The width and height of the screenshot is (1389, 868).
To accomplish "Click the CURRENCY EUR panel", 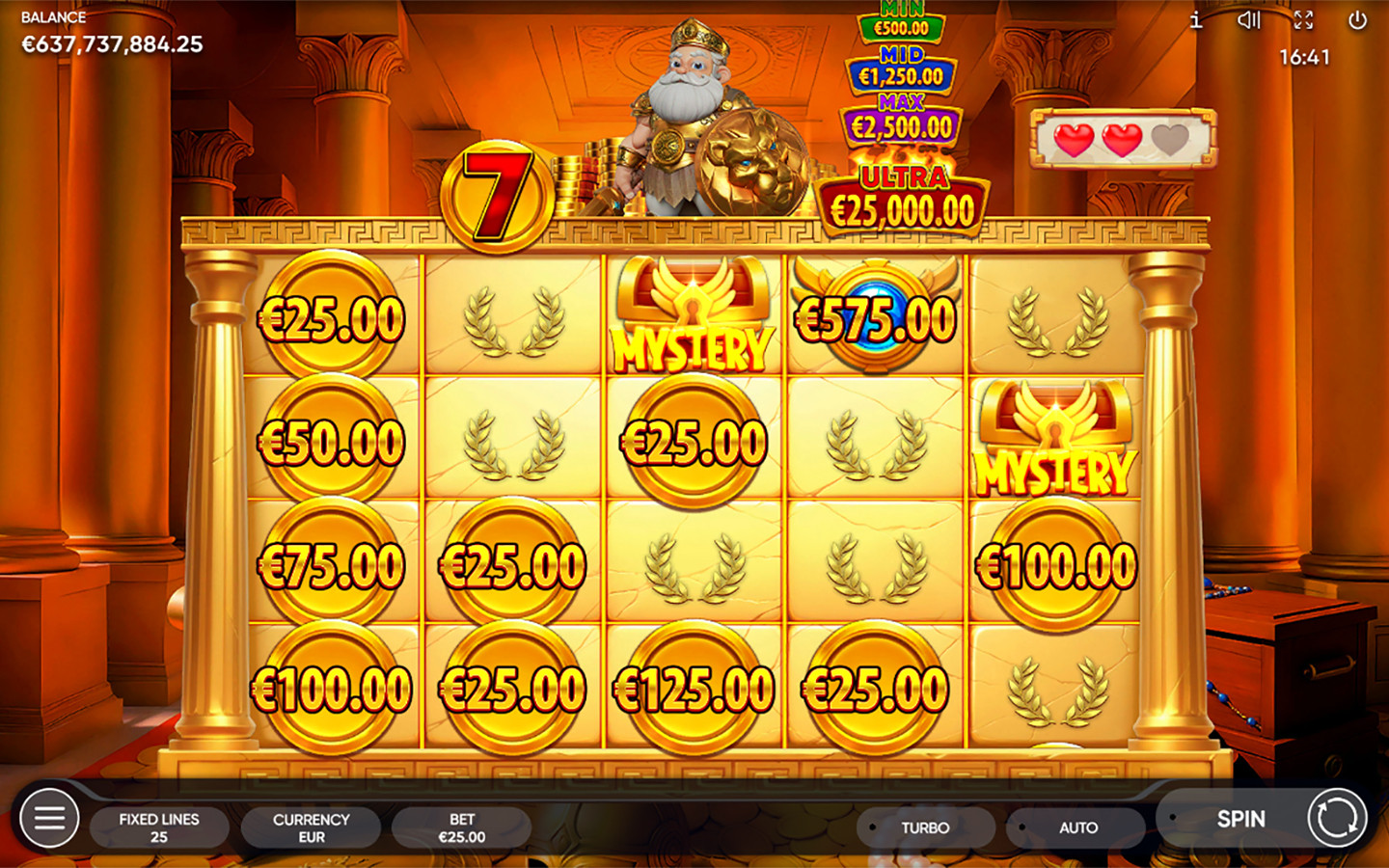I will tap(311, 827).
